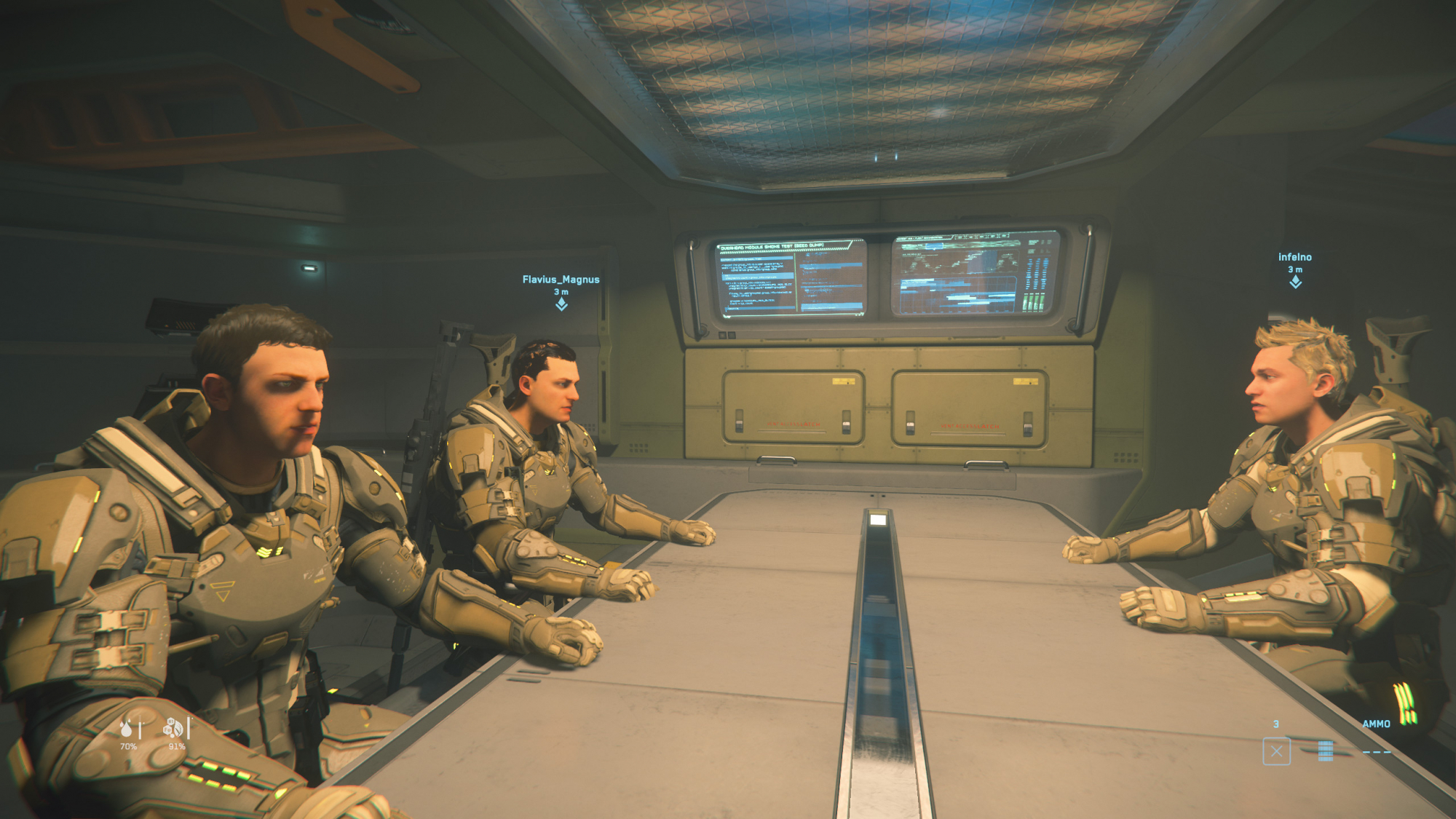The height and width of the screenshot is (819, 1456).
Task: Click the water droplet hydration icon
Action: tap(127, 727)
